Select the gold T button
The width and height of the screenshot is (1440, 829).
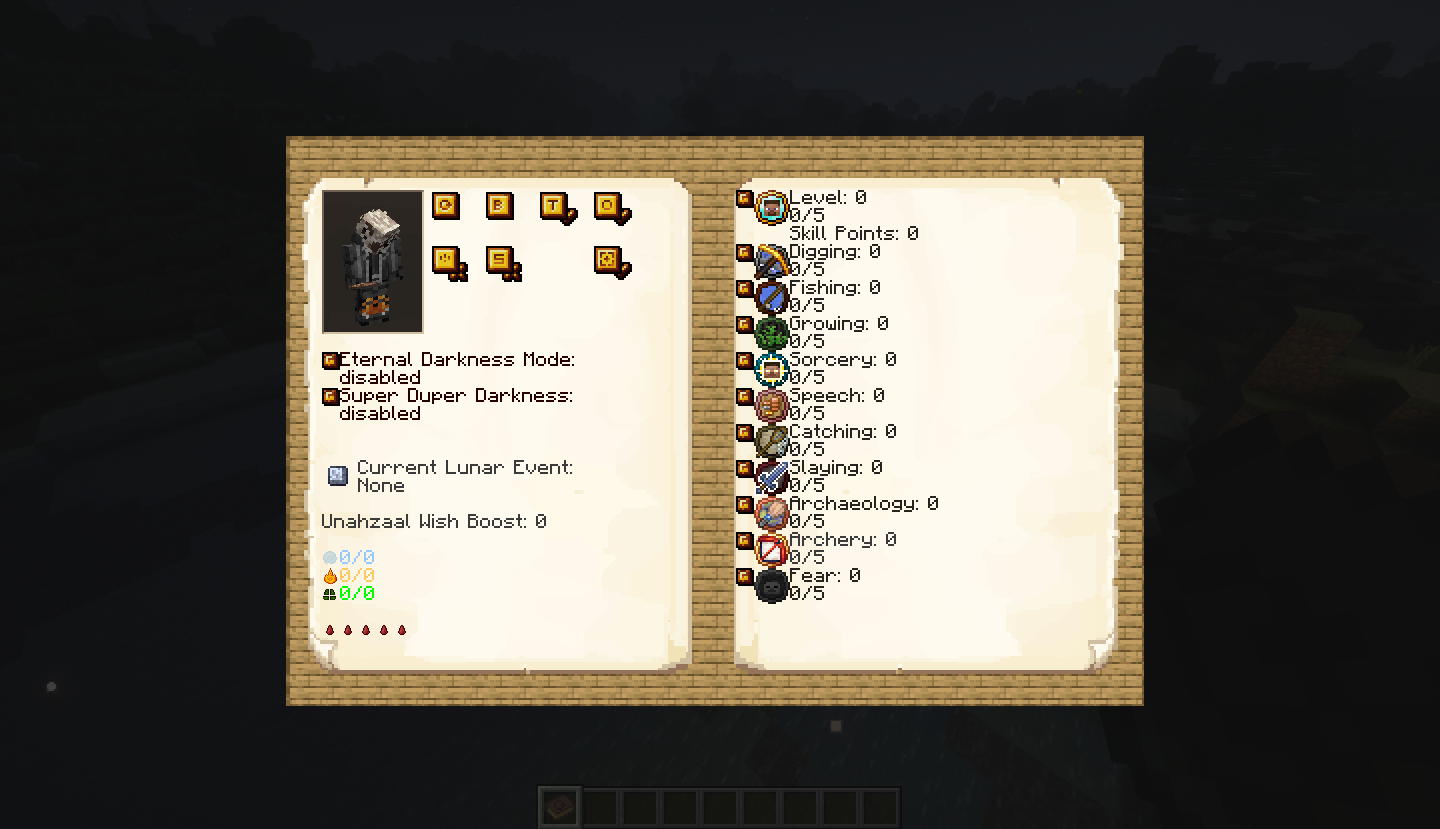pyautogui.click(x=554, y=206)
